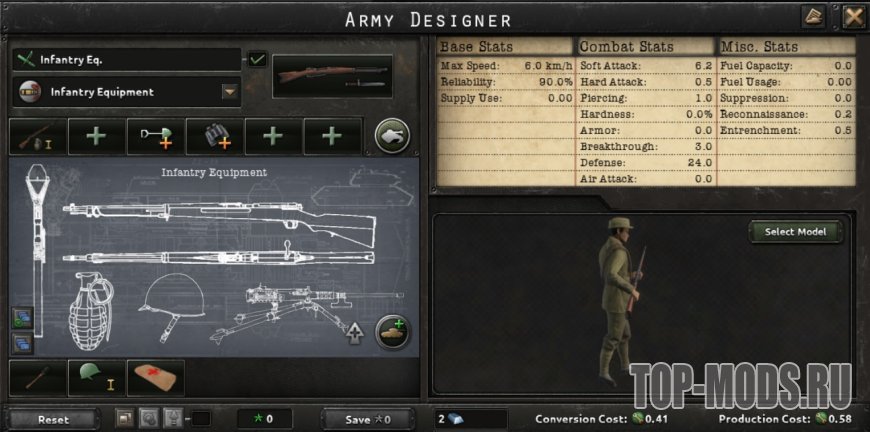870x432 pixels.
Task: Click the tank button with green plus
Action: pyautogui.click(x=391, y=332)
